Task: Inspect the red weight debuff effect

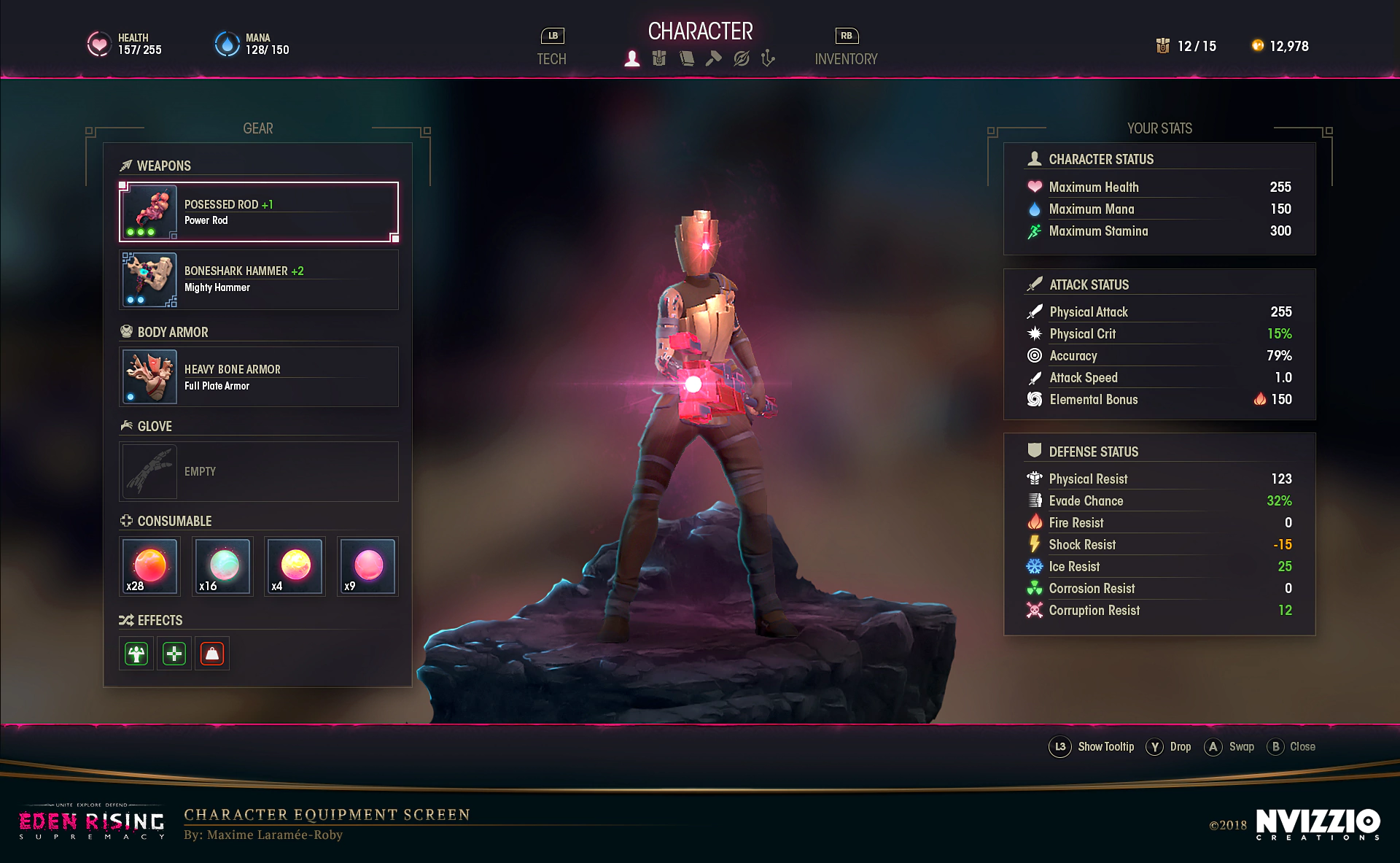Action: pos(212,654)
